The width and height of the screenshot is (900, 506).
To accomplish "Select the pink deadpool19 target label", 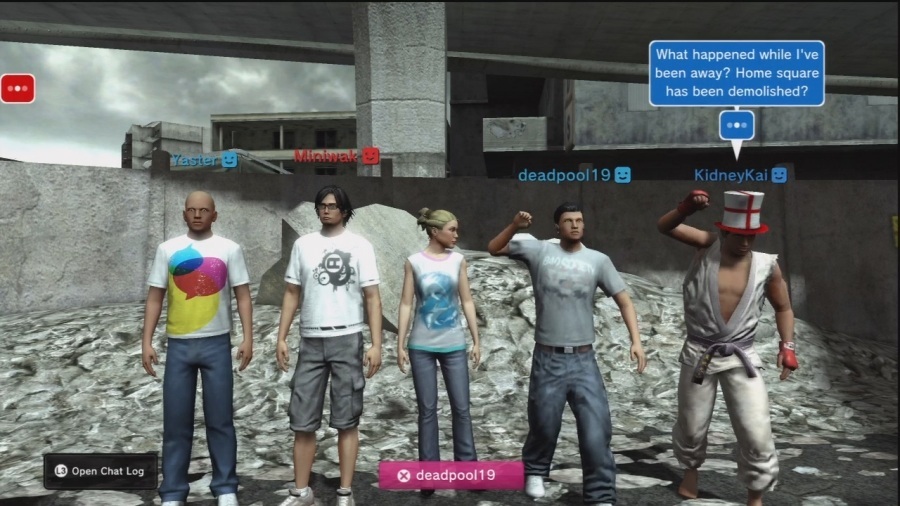I will pyautogui.click(x=451, y=475).
